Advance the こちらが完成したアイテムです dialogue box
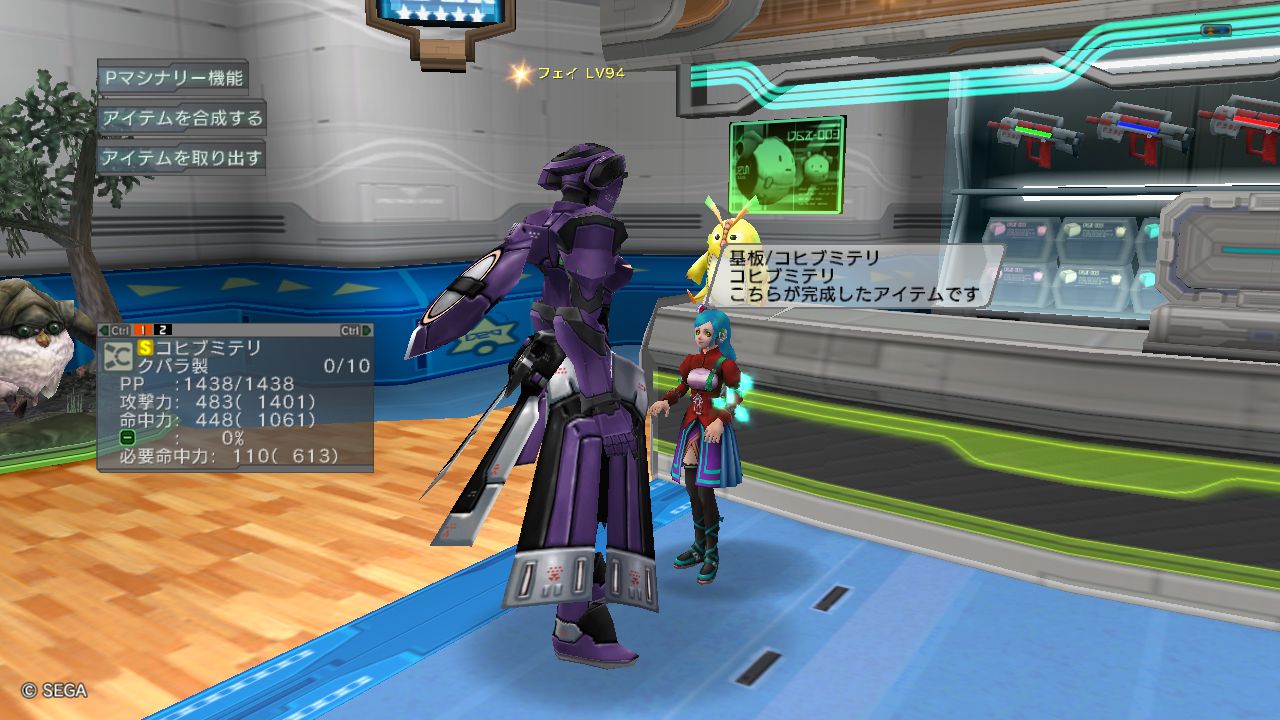The width and height of the screenshot is (1280, 720). 860,277
